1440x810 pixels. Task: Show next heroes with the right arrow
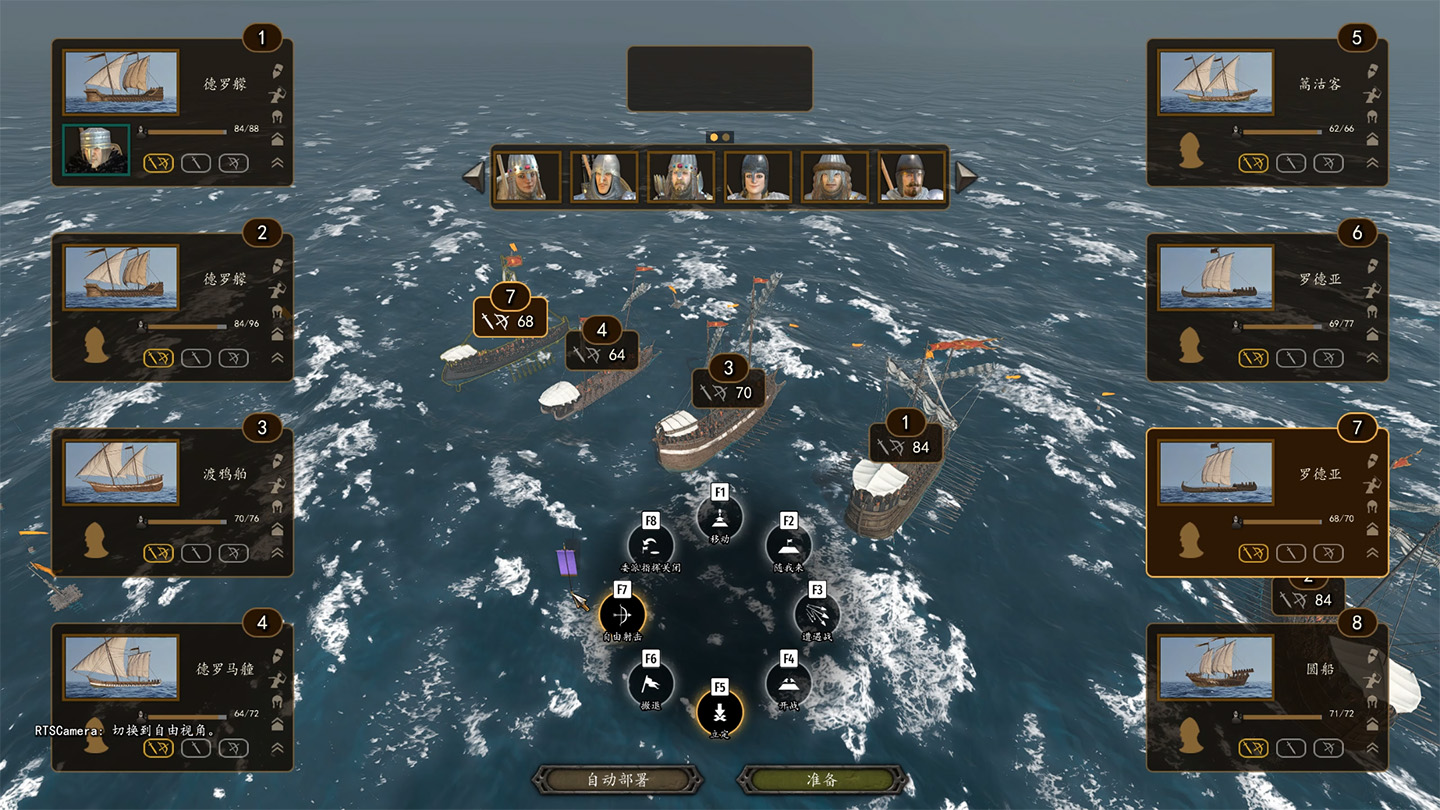pyautogui.click(x=965, y=177)
